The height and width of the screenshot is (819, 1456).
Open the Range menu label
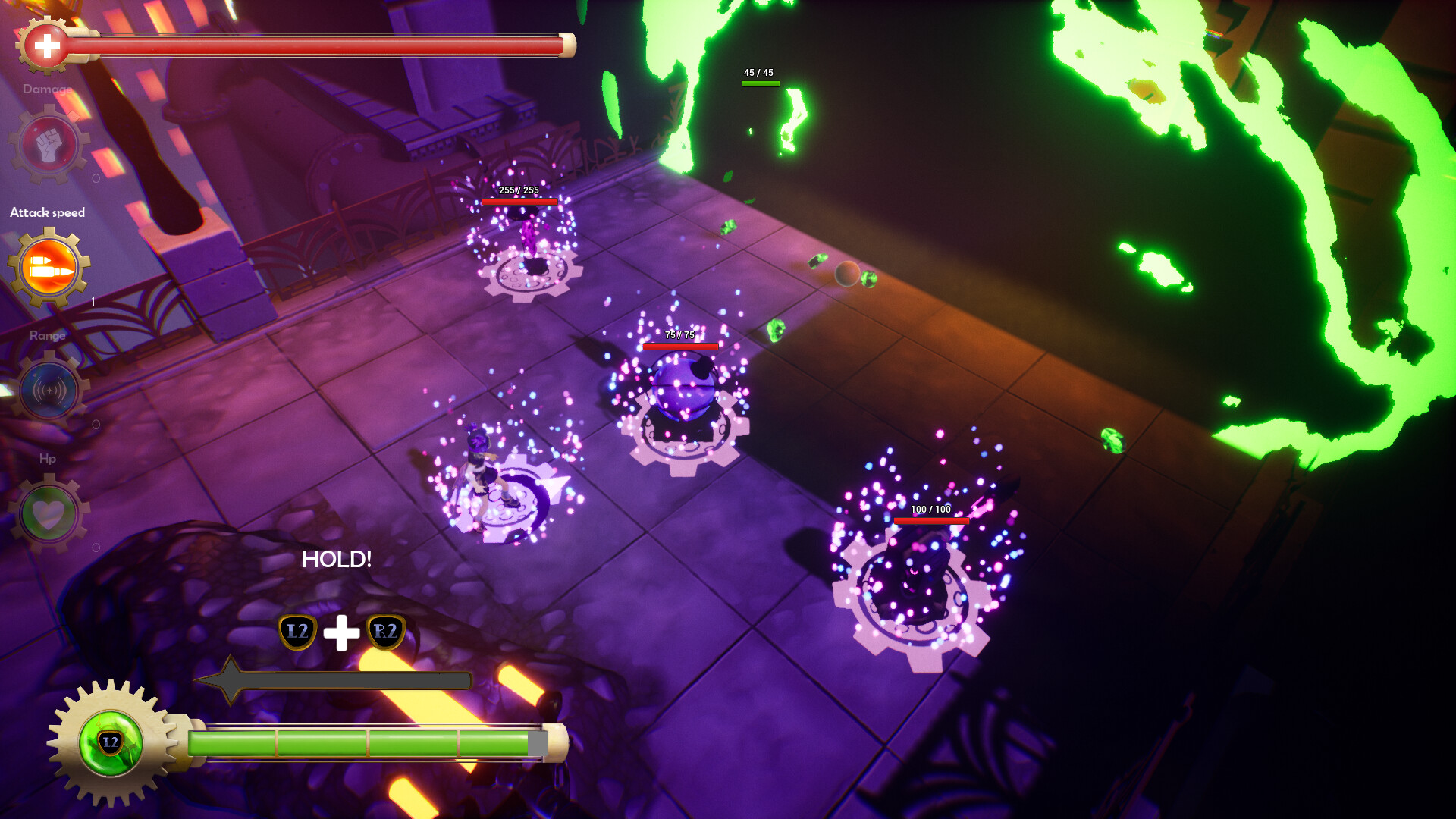[47, 335]
